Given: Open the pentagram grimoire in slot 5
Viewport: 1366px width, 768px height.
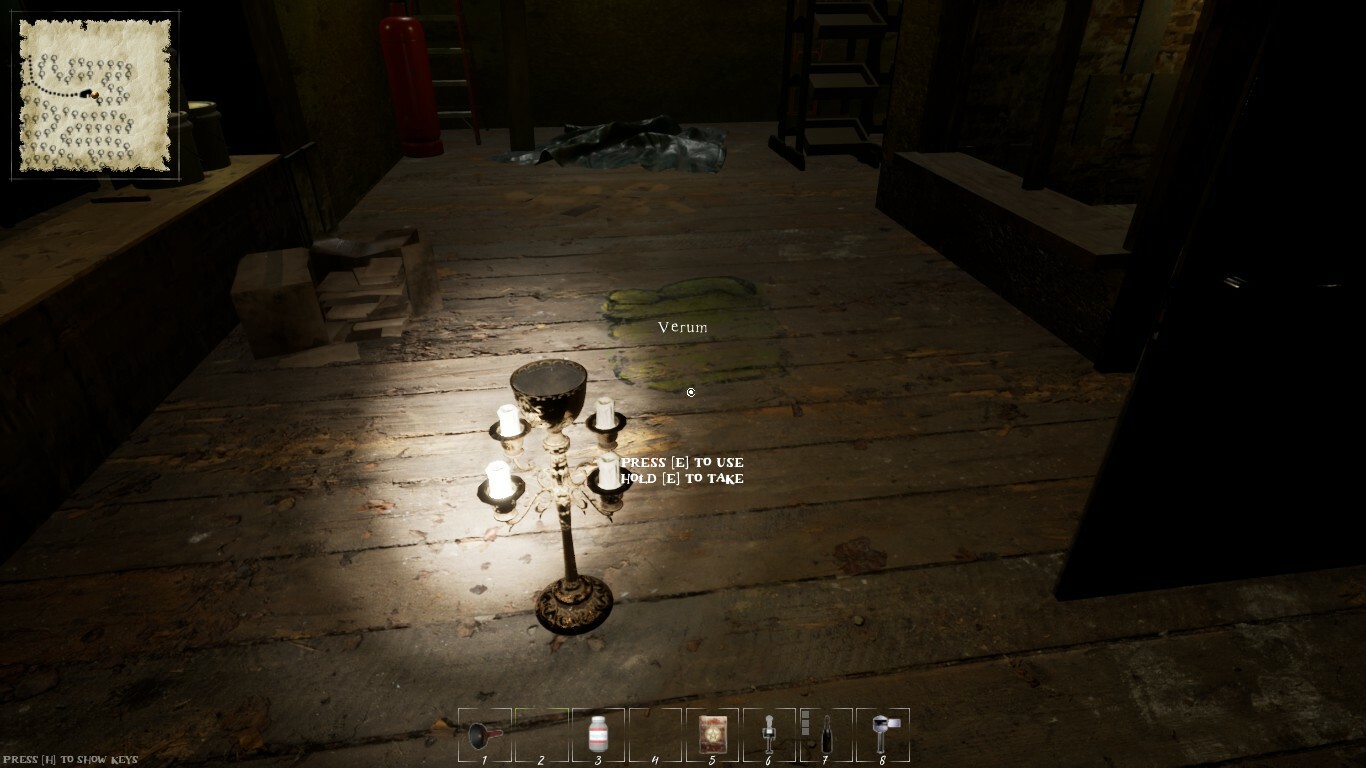Looking at the screenshot, I should point(712,735).
